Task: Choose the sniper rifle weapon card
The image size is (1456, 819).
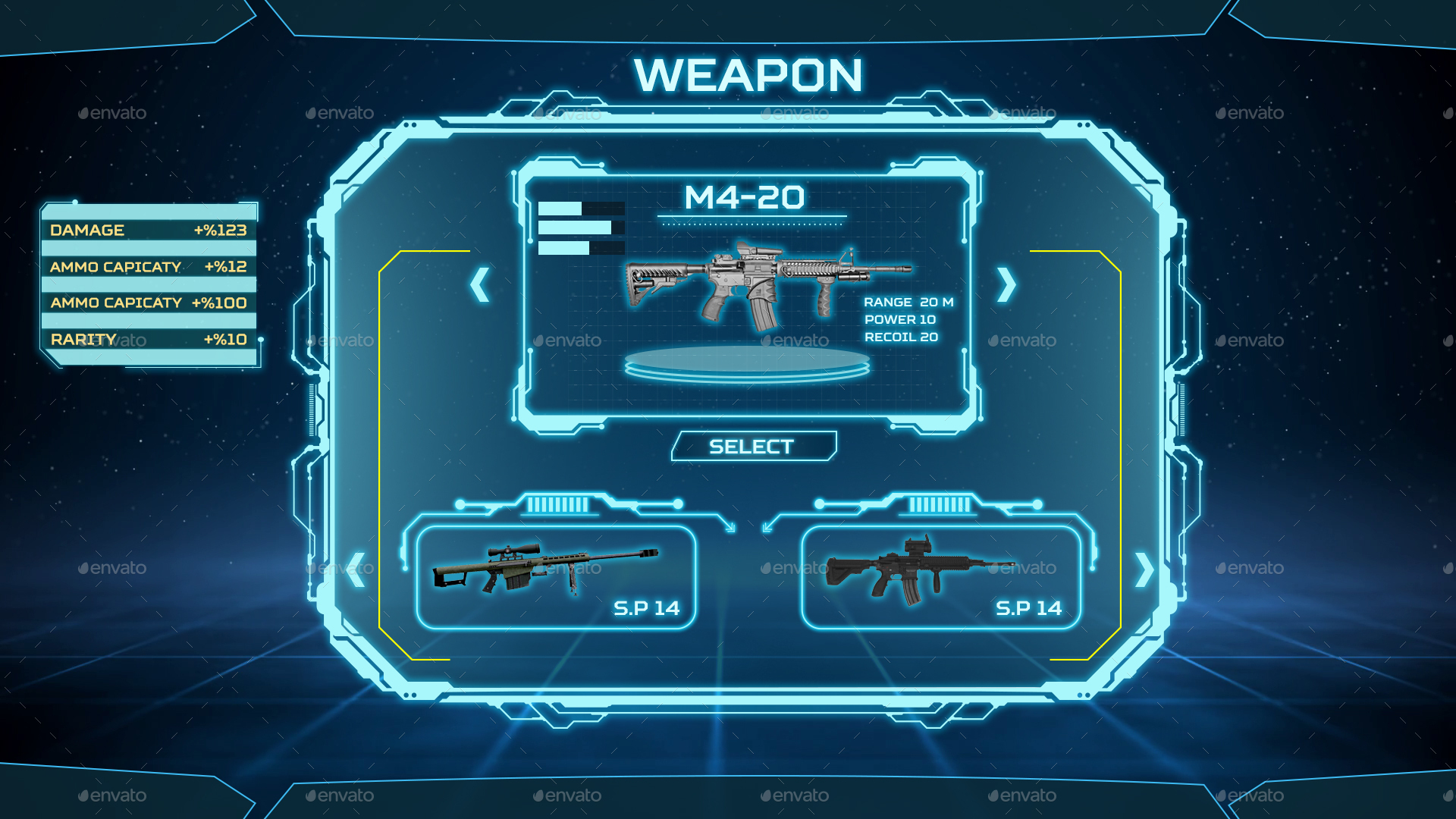Action: click(556, 578)
